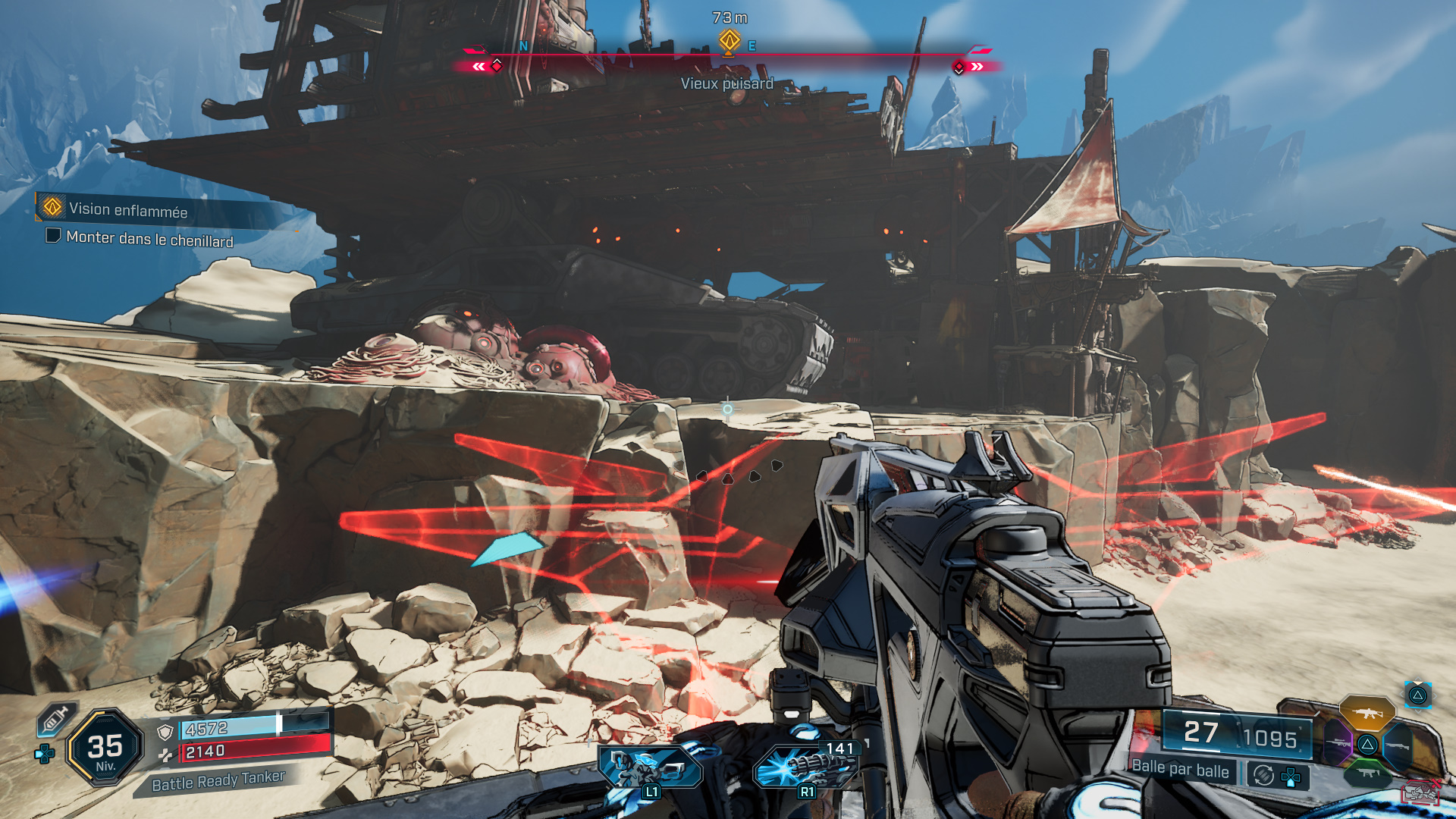This screenshot has width=1456, height=819.
Task: Click the level 35 badge
Action: pos(105,748)
